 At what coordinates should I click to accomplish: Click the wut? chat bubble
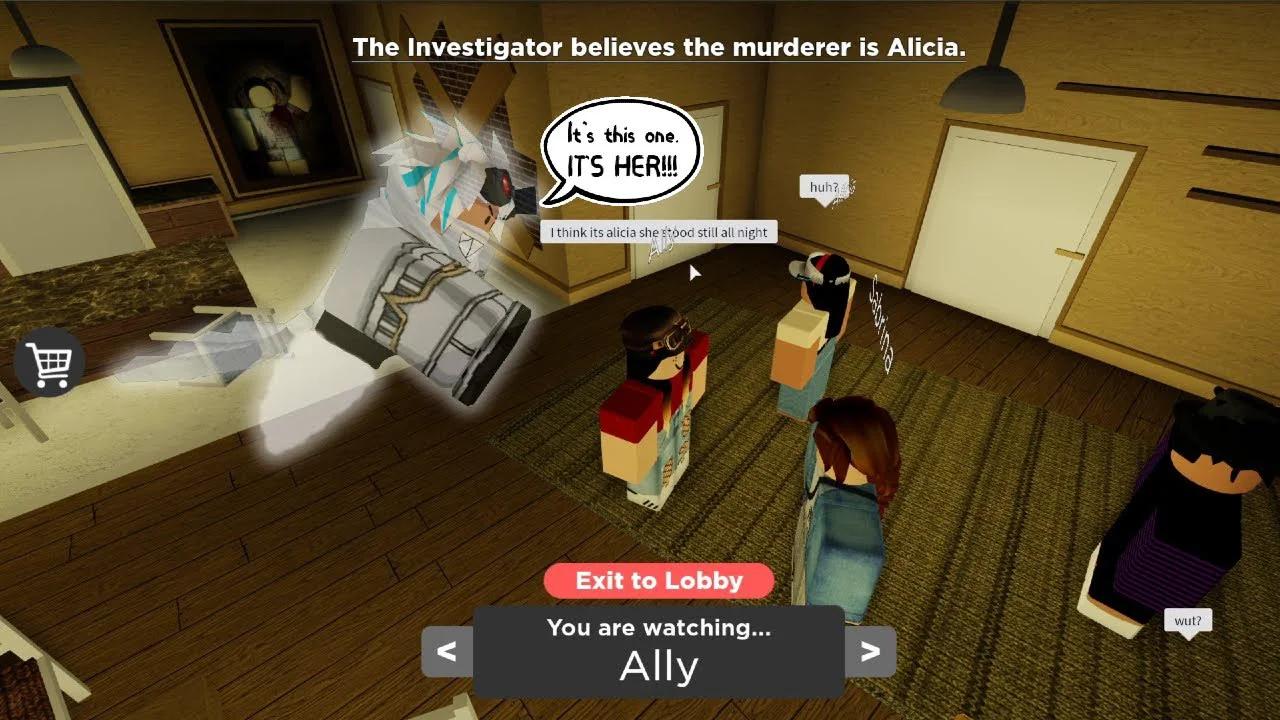pyautogui.click(x=1189, y=621)
